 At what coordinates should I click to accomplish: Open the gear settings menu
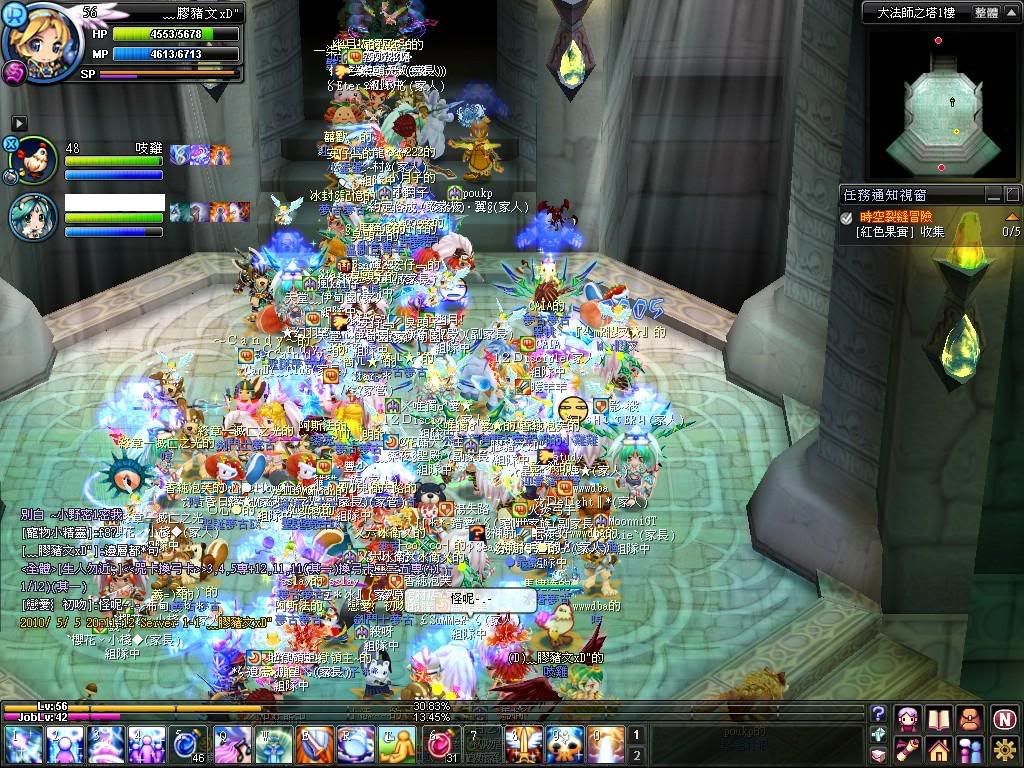click(1004, 748)
